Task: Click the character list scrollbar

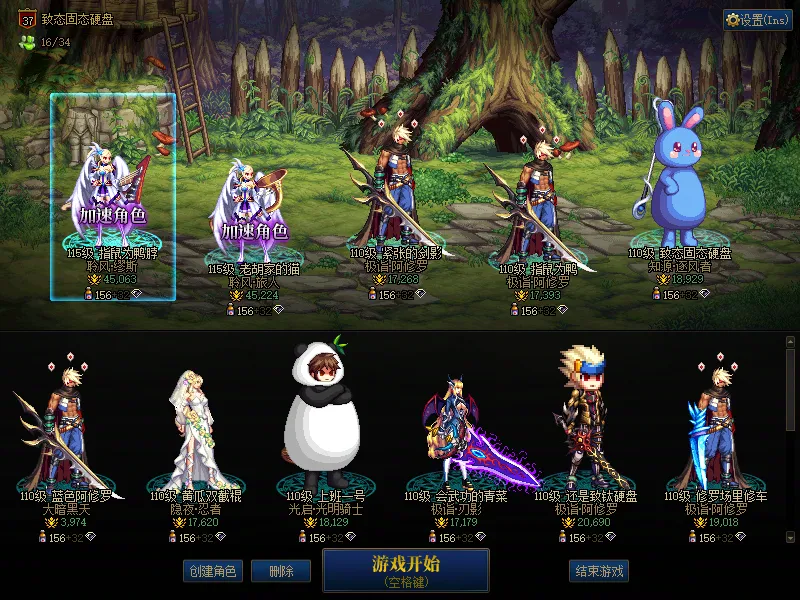Action: pos(791,390)
